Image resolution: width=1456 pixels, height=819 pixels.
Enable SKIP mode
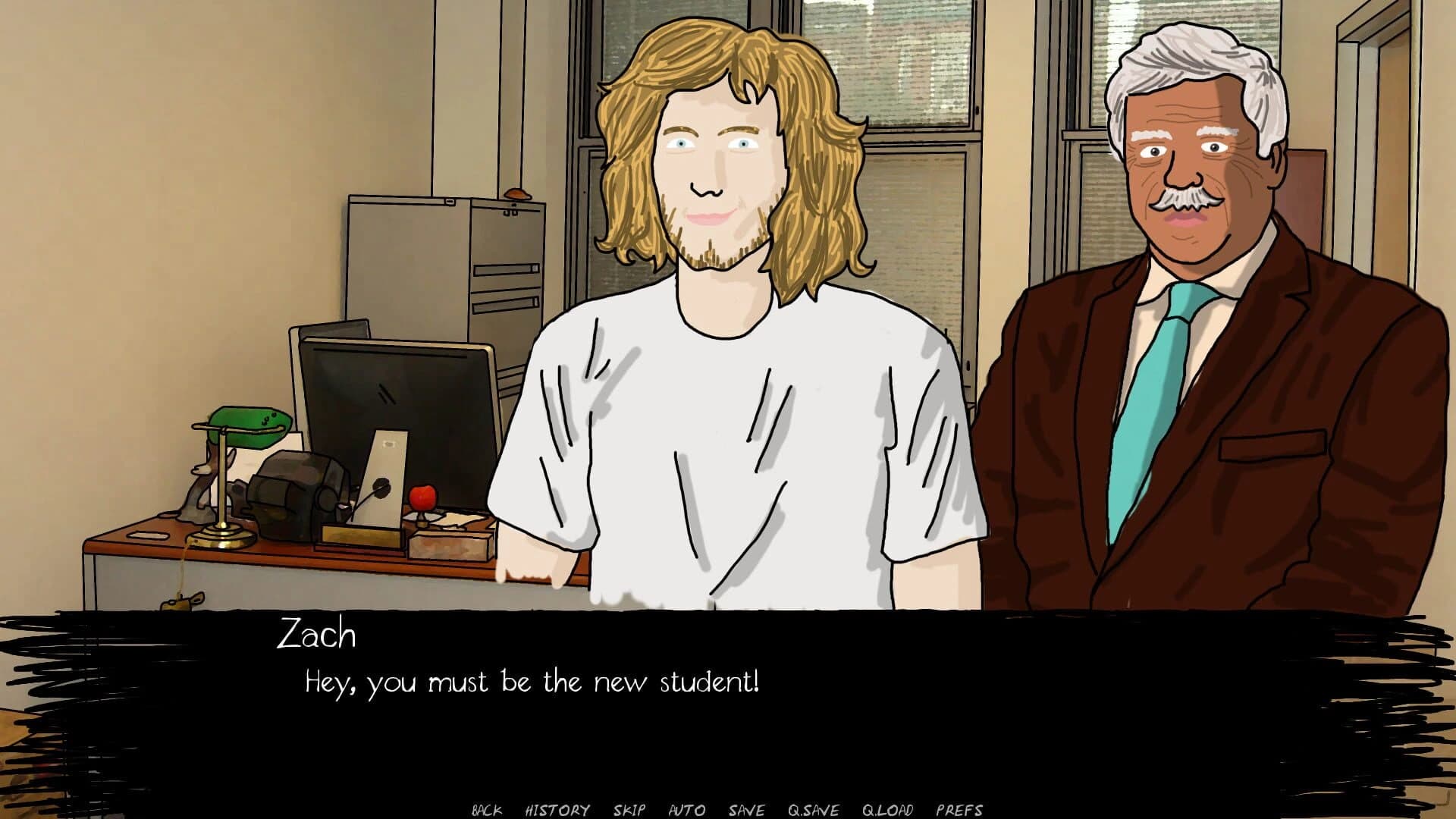(x=631, y=809)
